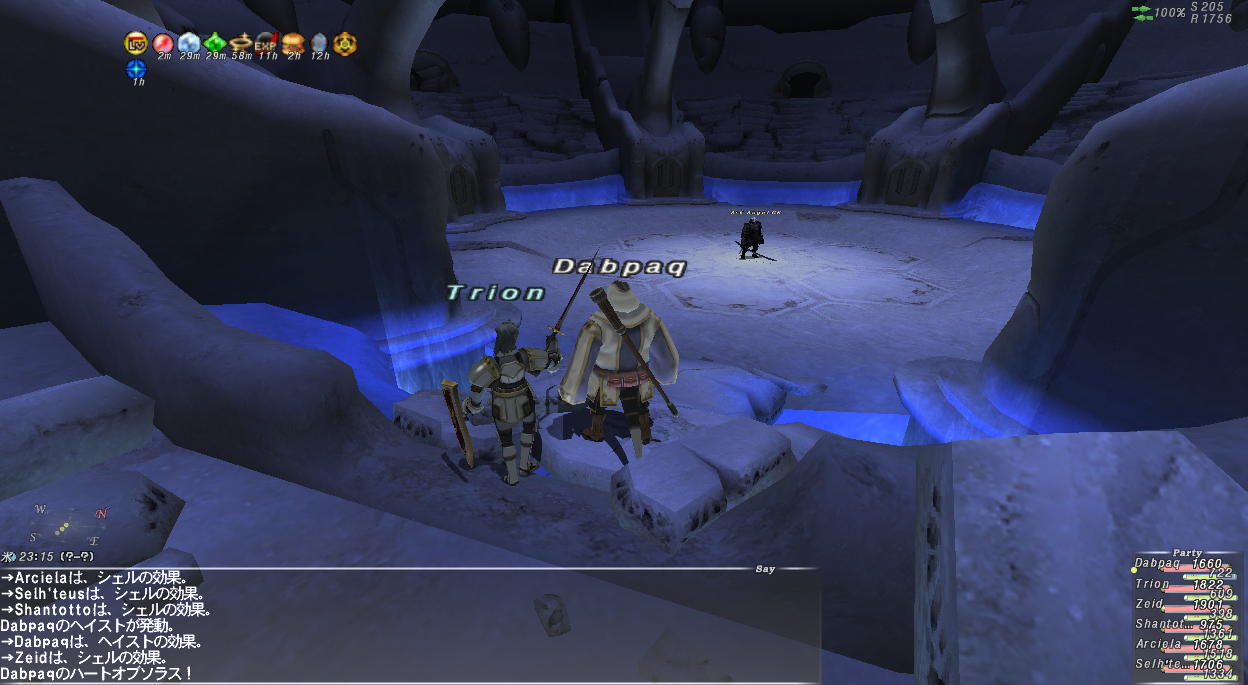Click the orange sigil status icon
The image size is (1248, 685).
[345, 43]
